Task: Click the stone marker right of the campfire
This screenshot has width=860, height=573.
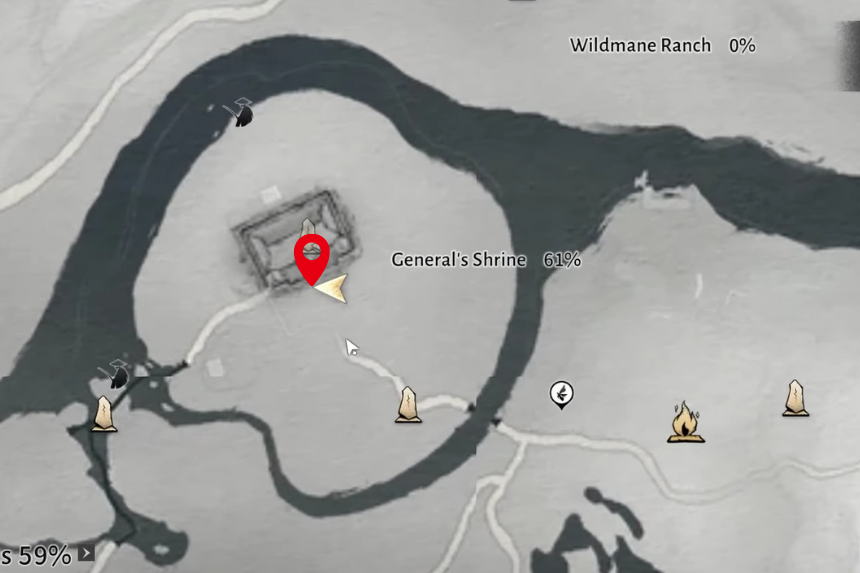Action: coord(796,398)
